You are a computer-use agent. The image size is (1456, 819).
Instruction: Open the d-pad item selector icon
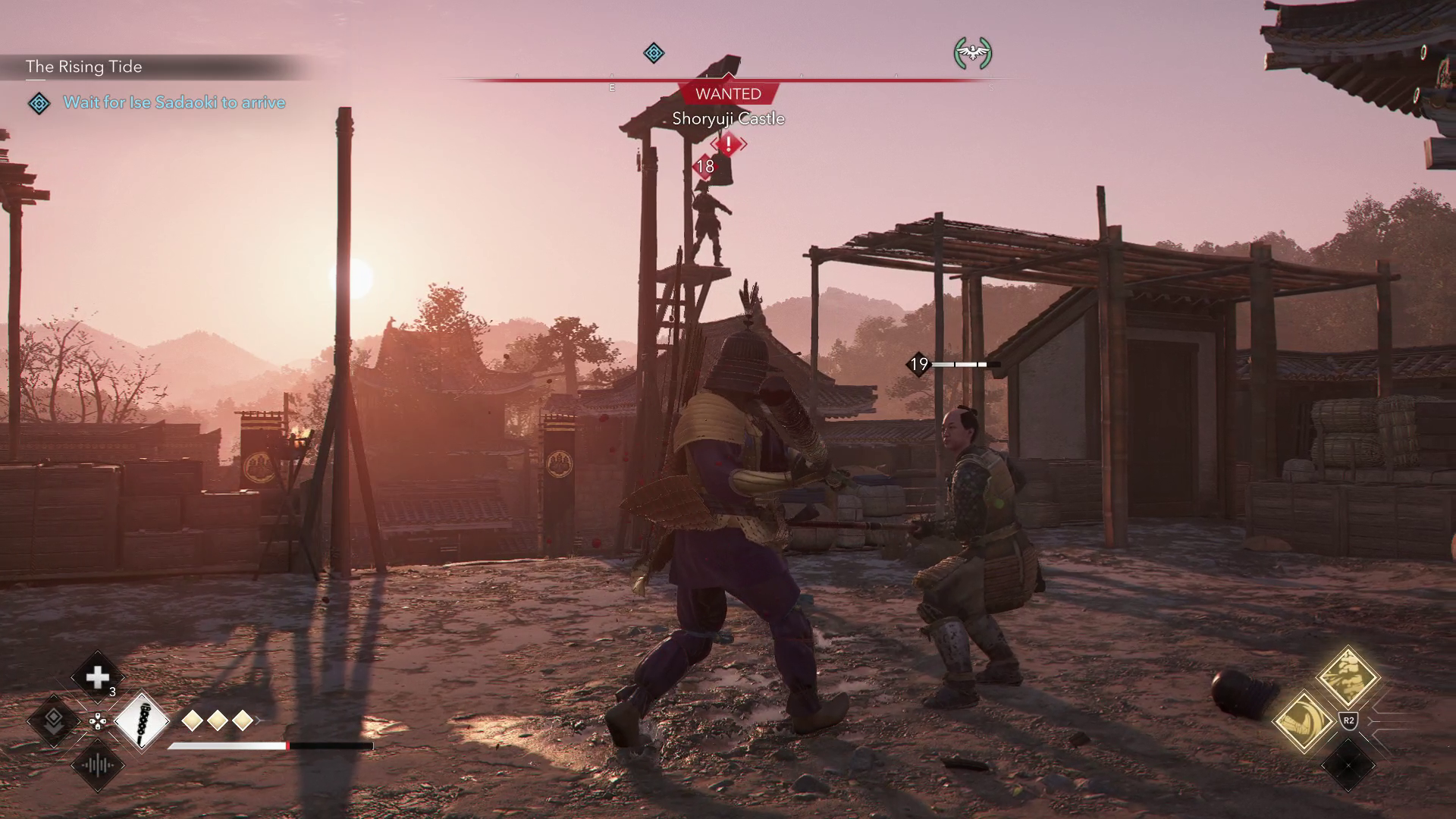click(97, 722)
